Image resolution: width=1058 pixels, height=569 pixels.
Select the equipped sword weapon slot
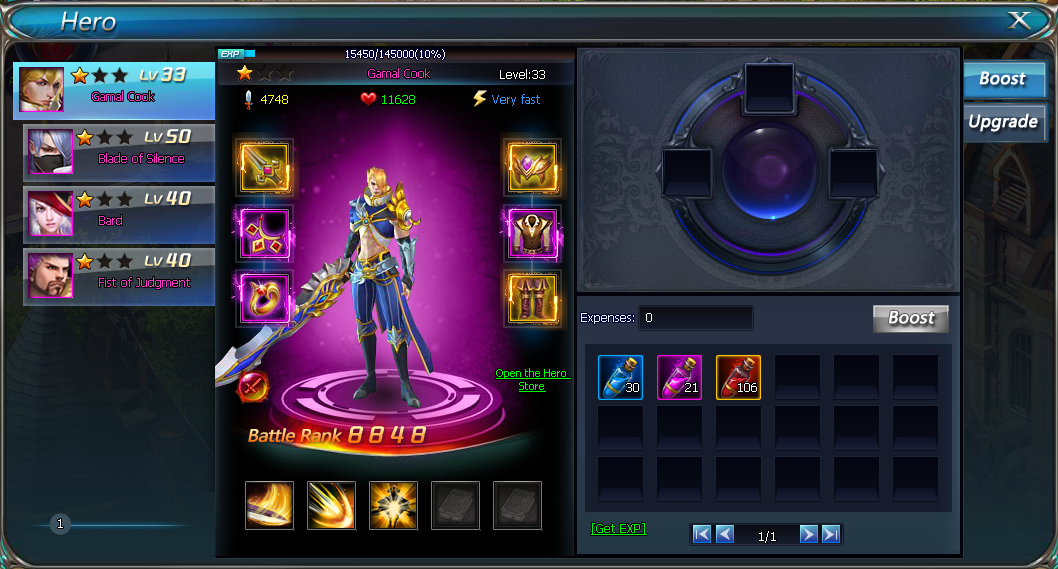tap(264, 166)
